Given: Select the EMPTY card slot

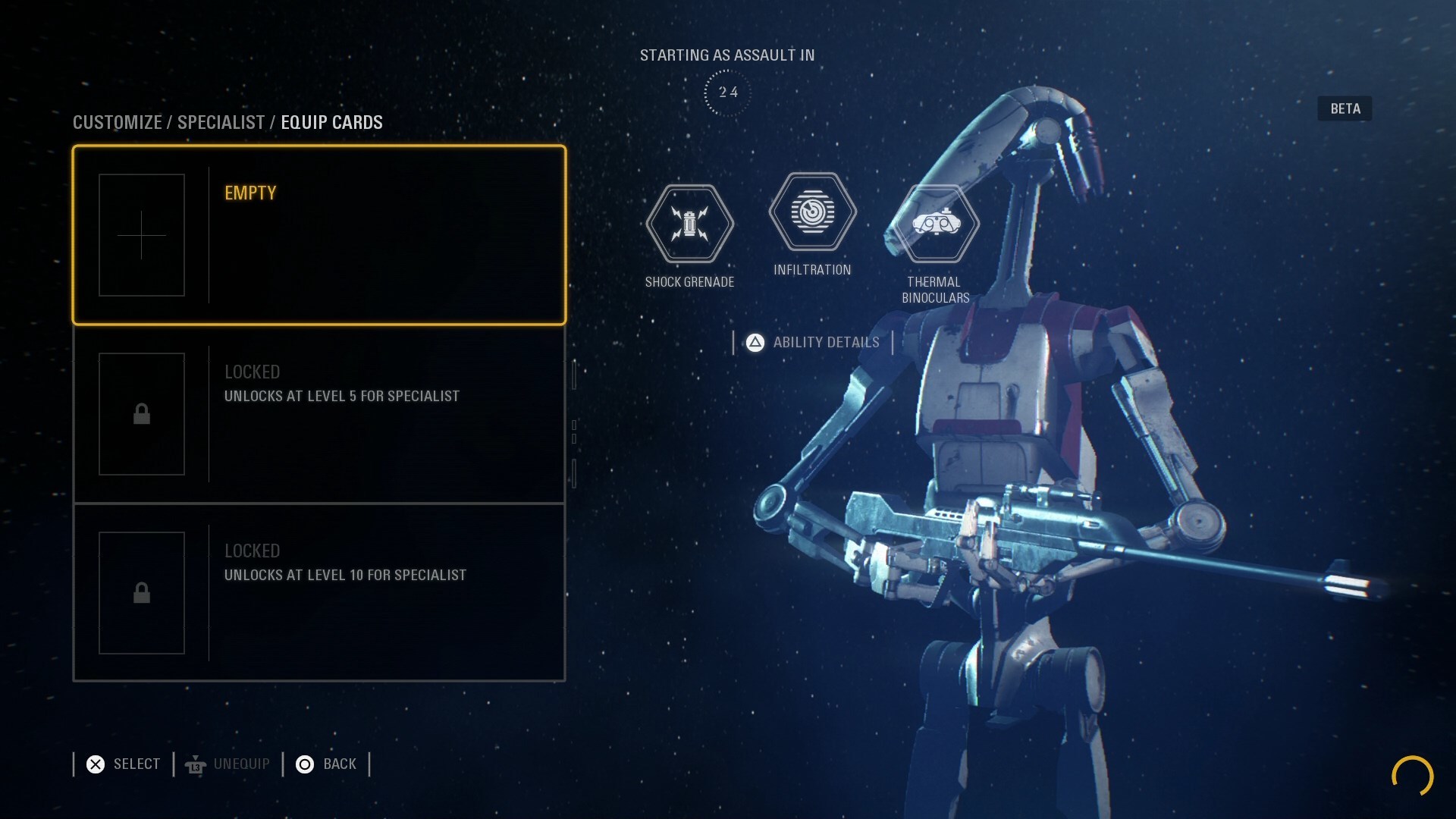Looking at the screenshot, I should click(x=318, y=235).
